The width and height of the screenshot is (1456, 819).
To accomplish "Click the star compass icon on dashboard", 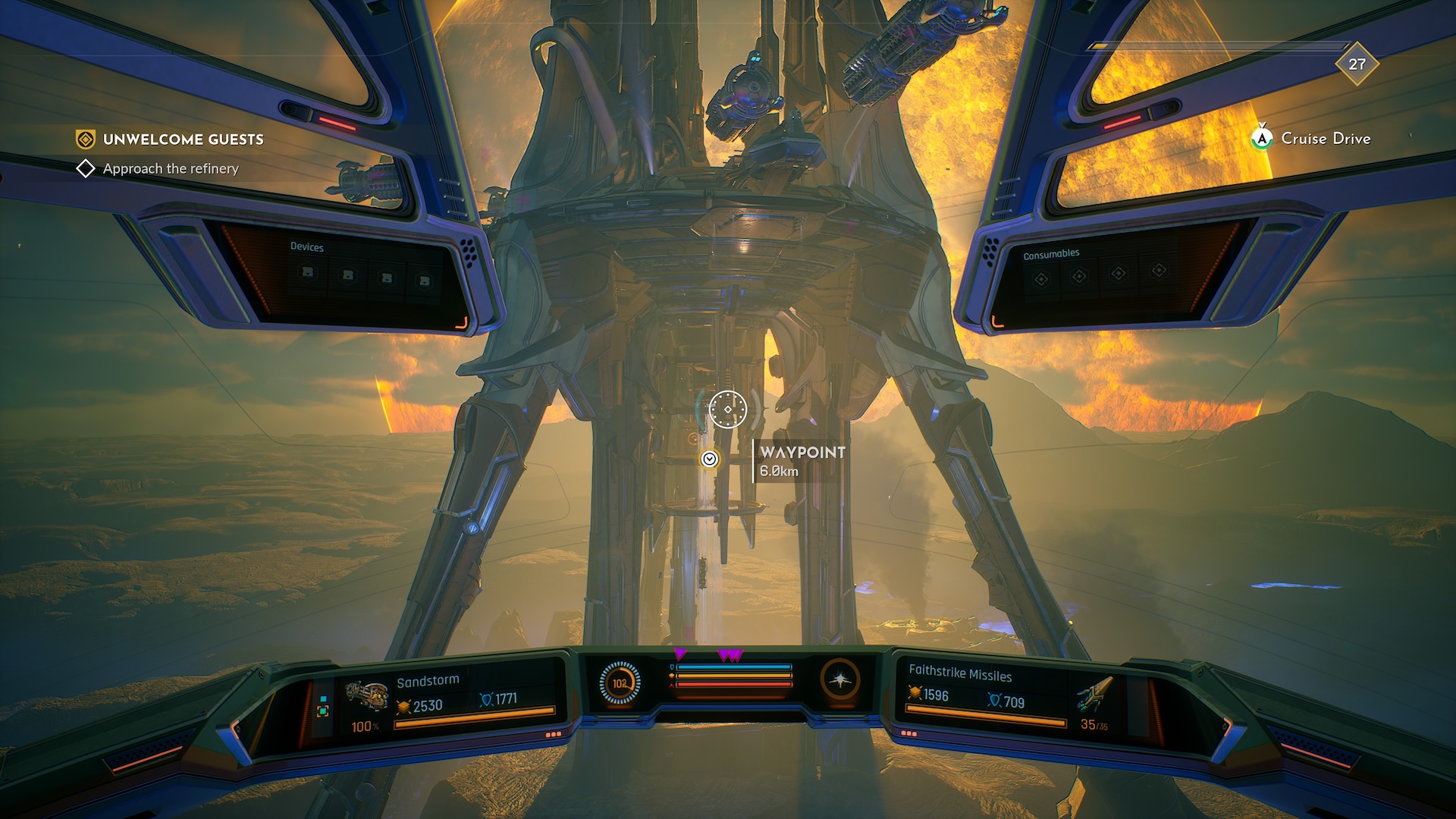I will 840,679.
